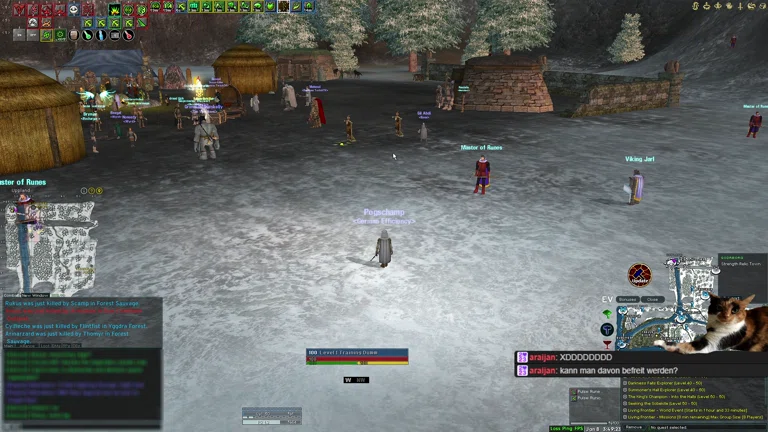Screen dimensions: 768x432
Task: Close the realm map window
Action: (652, 299)
